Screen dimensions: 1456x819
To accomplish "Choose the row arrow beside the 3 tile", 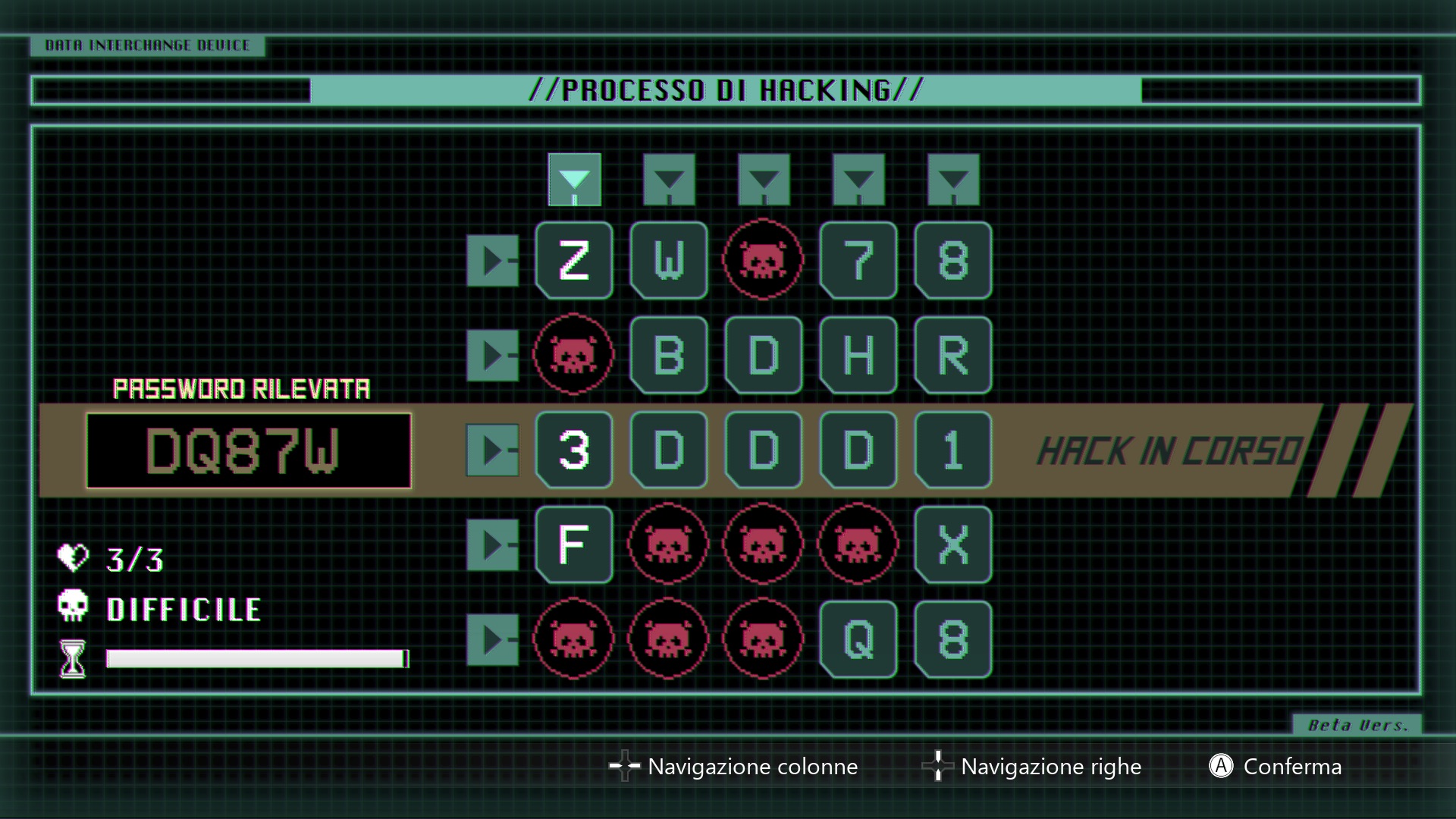I will (x=493, y=450).
